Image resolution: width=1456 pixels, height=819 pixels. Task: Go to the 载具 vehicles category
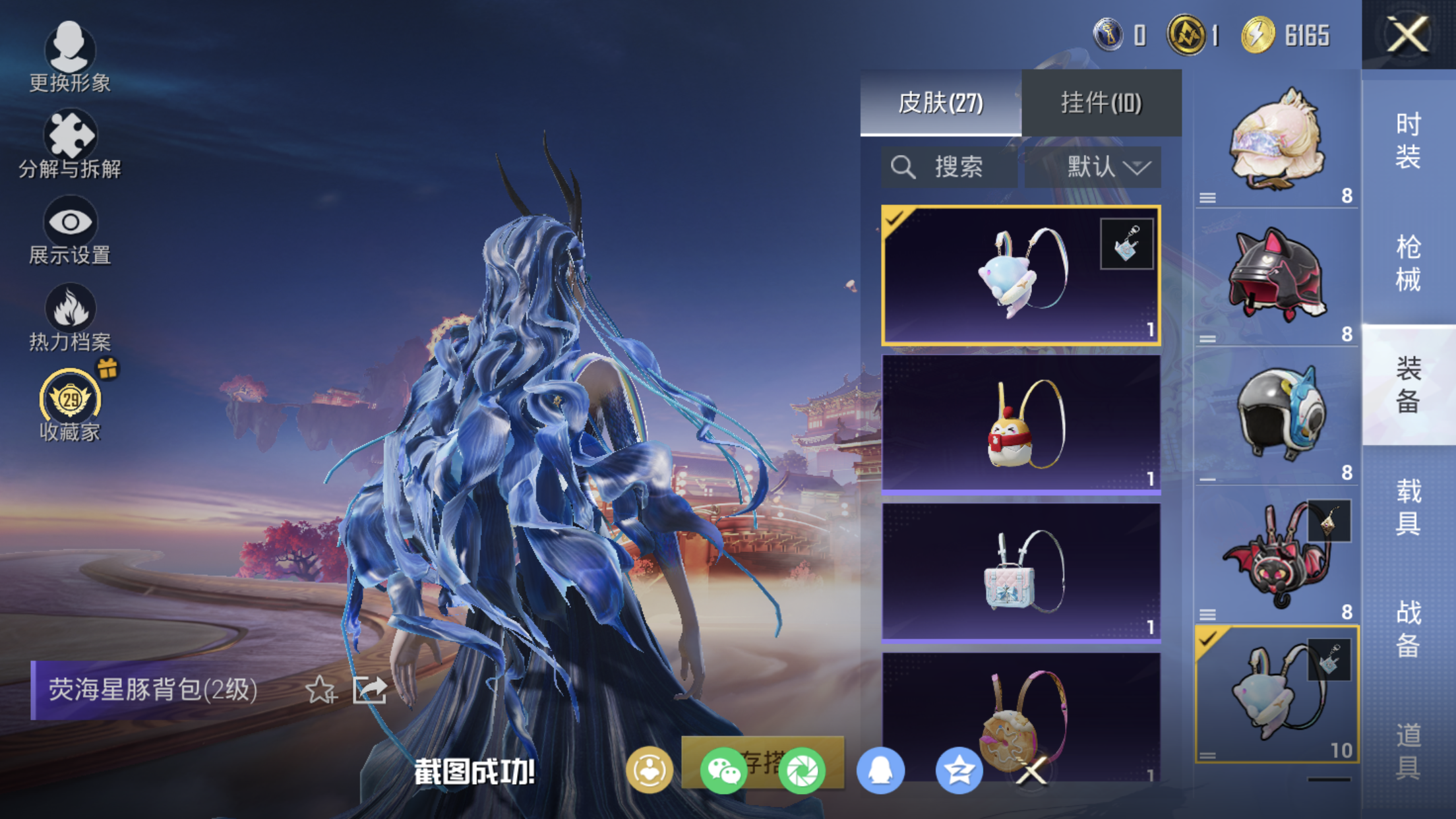point(1408,506)
